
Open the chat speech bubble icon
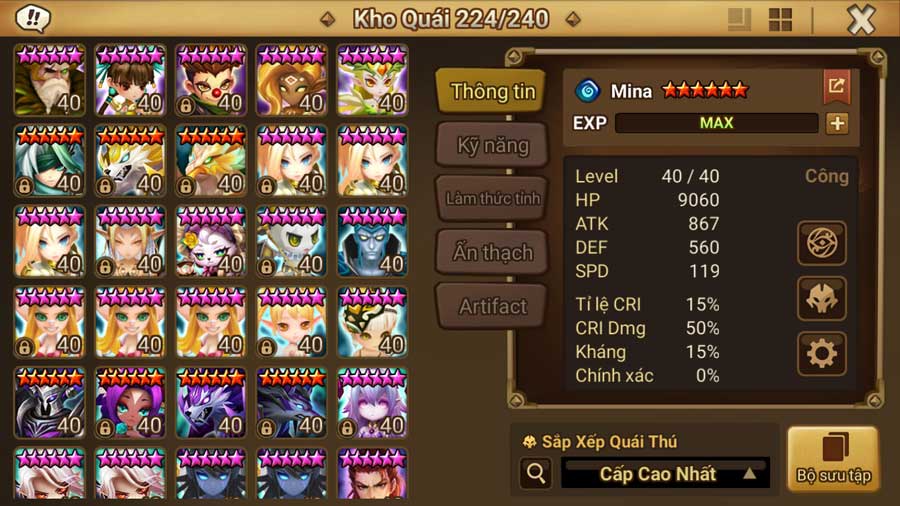tap(33, 19)
